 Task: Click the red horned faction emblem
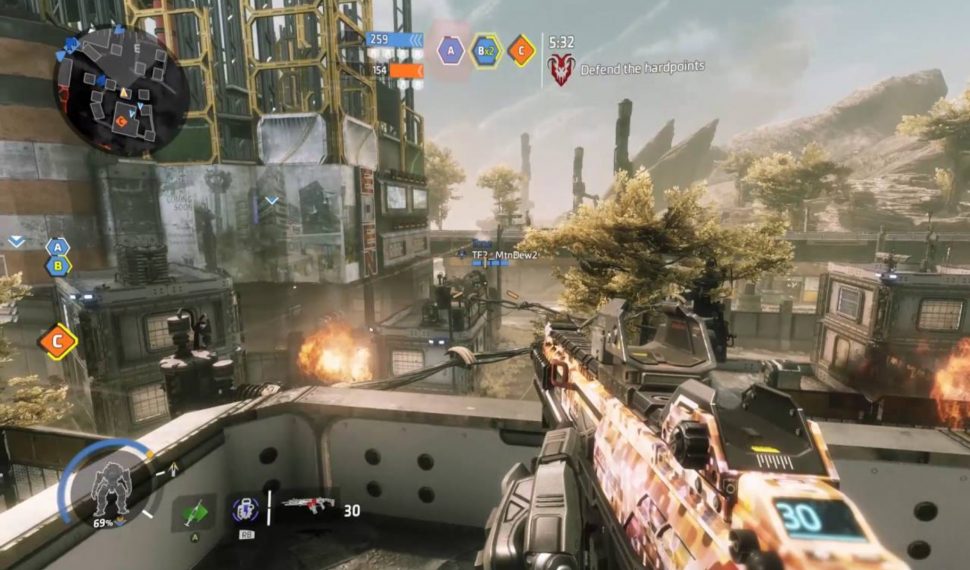point(561,68)
